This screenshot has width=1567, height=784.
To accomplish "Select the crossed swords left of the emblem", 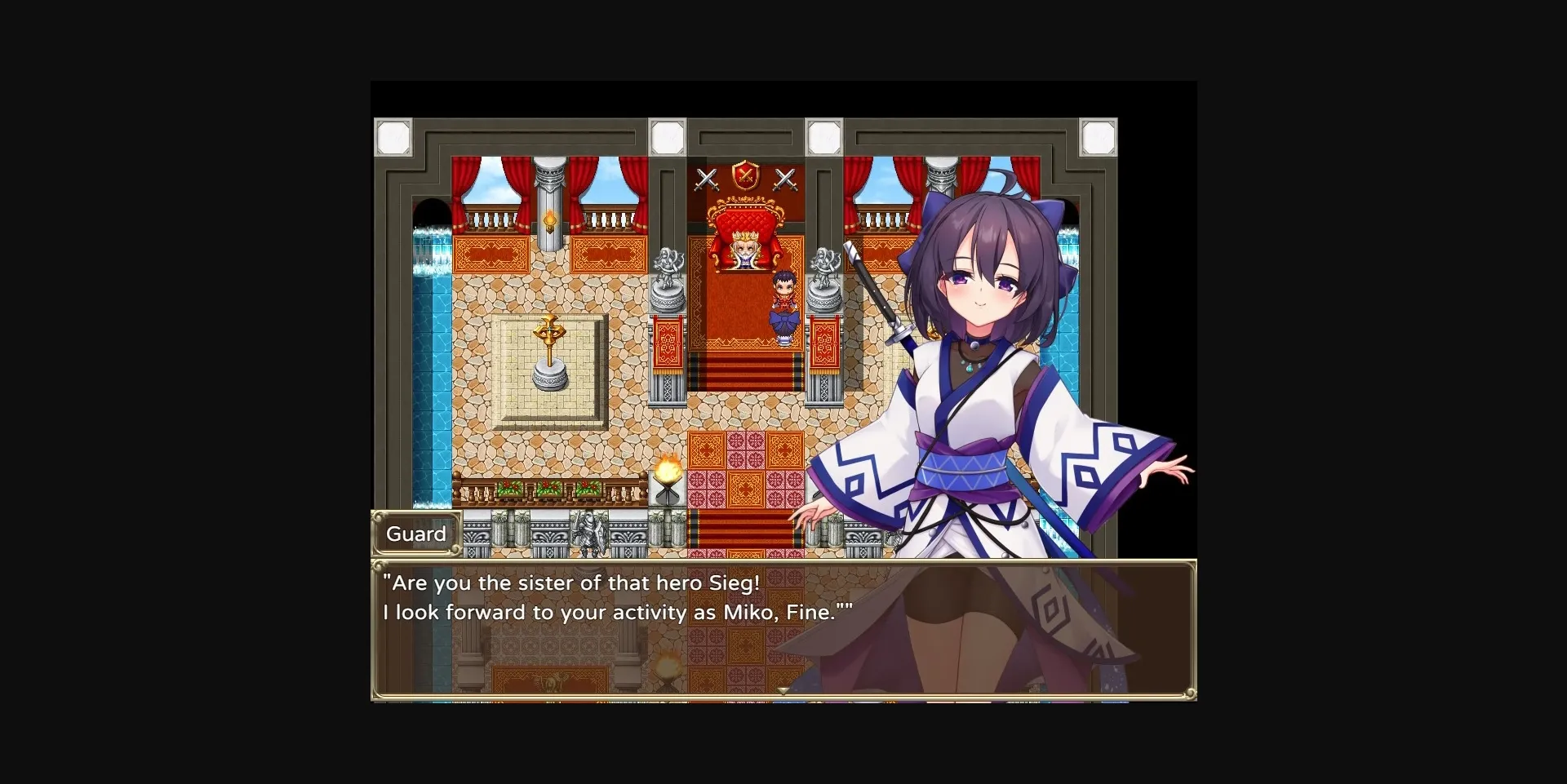I will 706,178.
